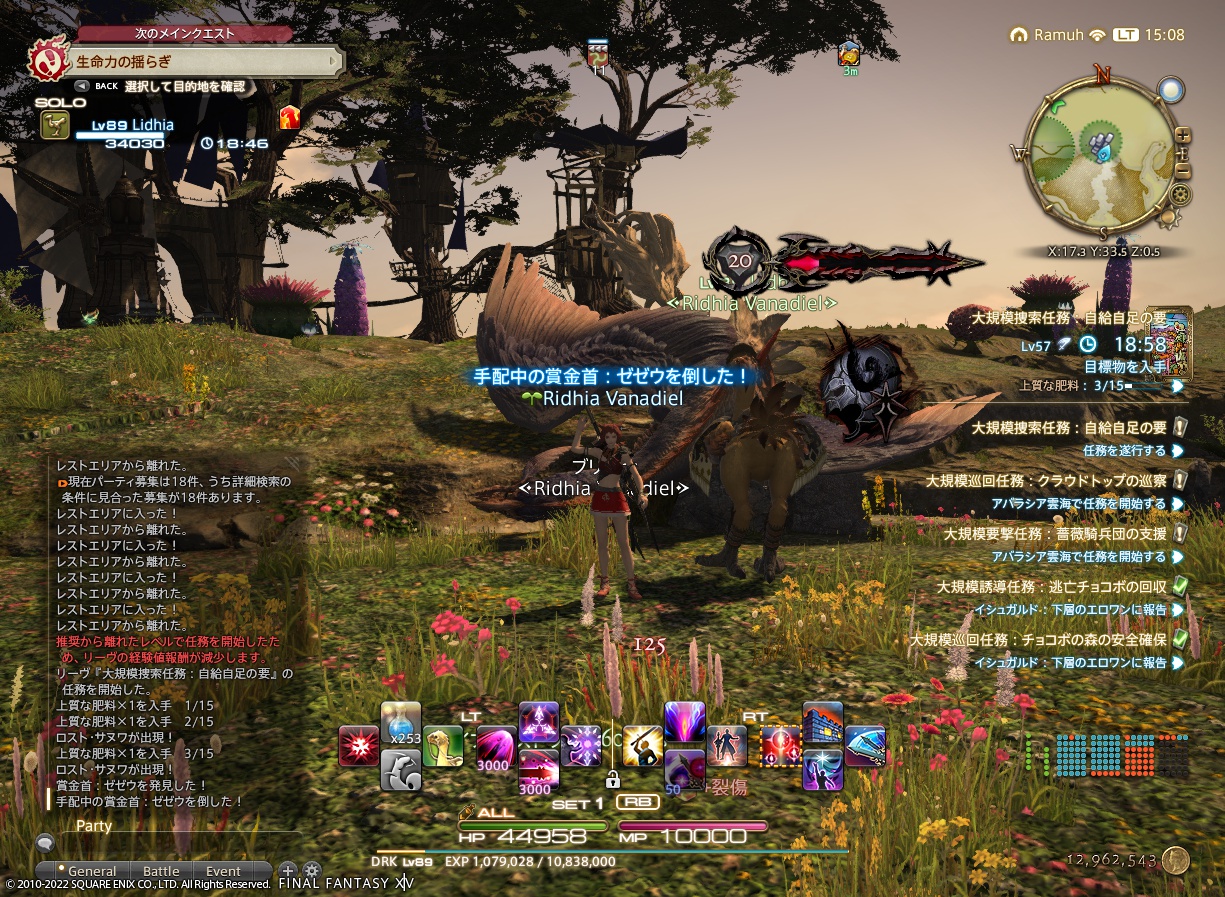Select the 大規模捜索任務：自給自足の要 levequest entry
Screen dimensions: 1225x897
[1069, 428]
